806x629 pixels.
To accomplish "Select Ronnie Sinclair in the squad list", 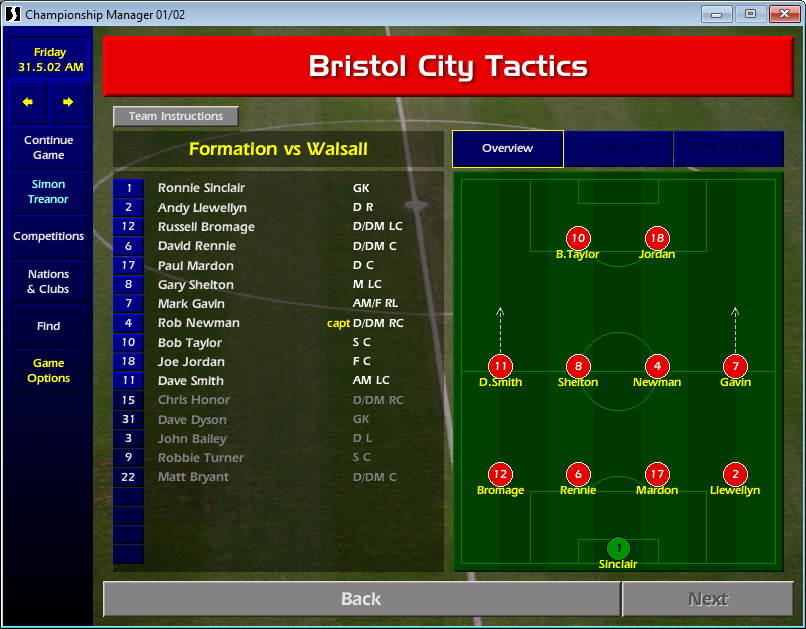I will [201, 188].
